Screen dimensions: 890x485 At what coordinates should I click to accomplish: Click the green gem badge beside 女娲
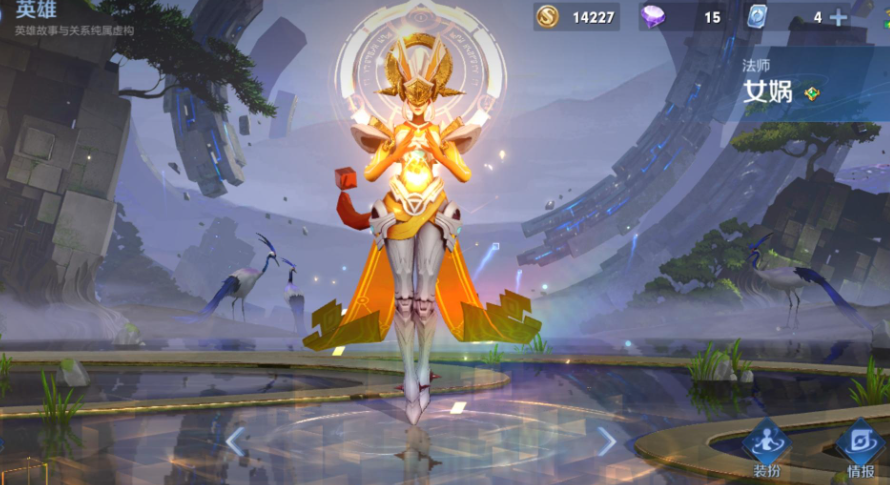[811, 93]
